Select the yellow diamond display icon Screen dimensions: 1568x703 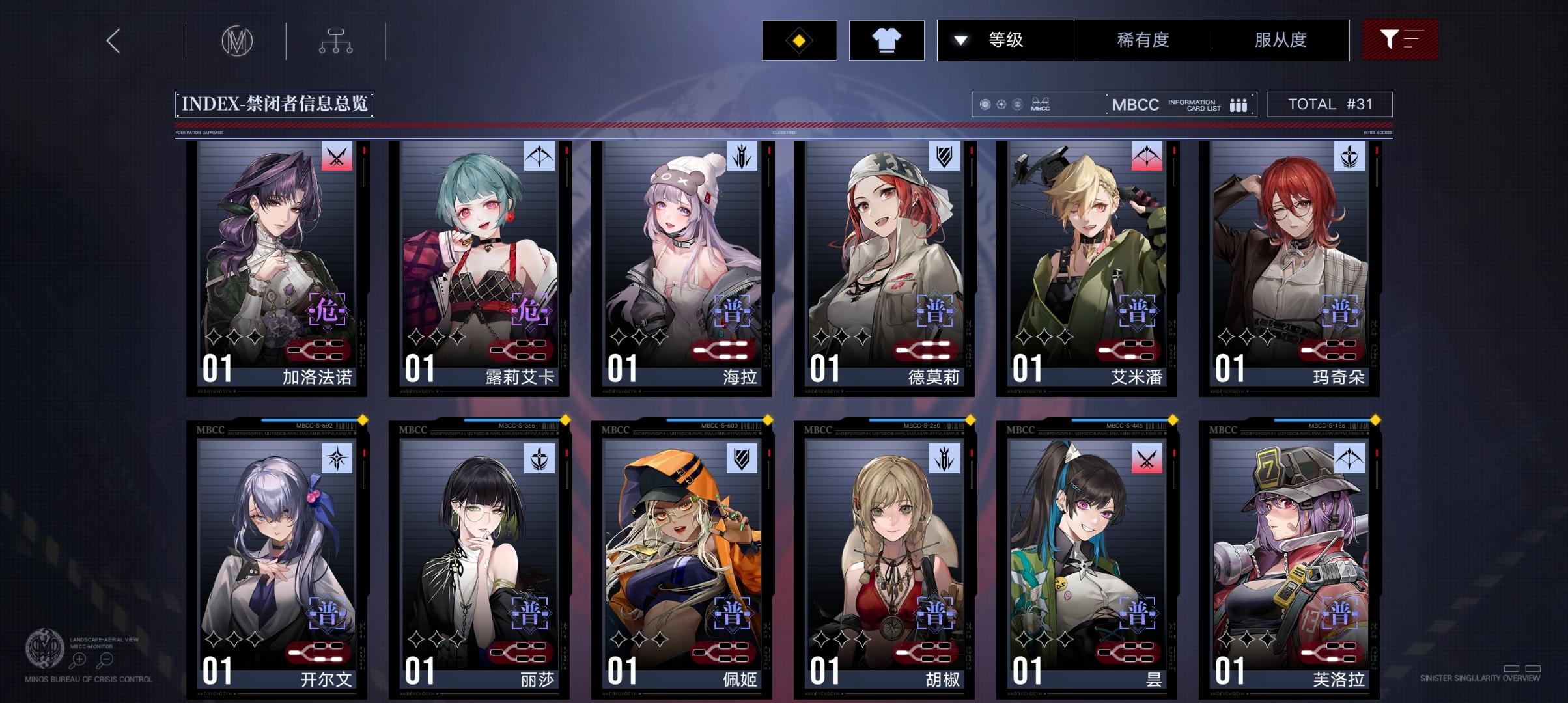pyautogui.click(x=798, y=40)
